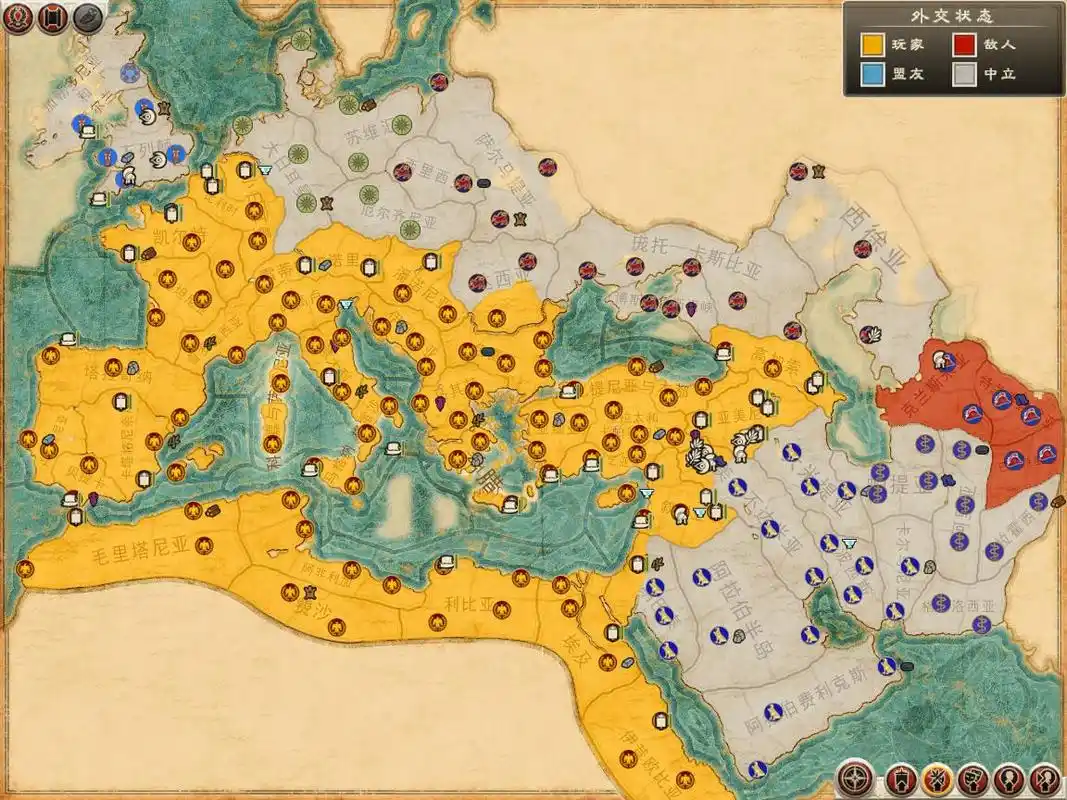Image resolution: width=1067 pixels, height=800 pixels.
Task: Select the grey owl icon button
Action: tap(88, 17)
